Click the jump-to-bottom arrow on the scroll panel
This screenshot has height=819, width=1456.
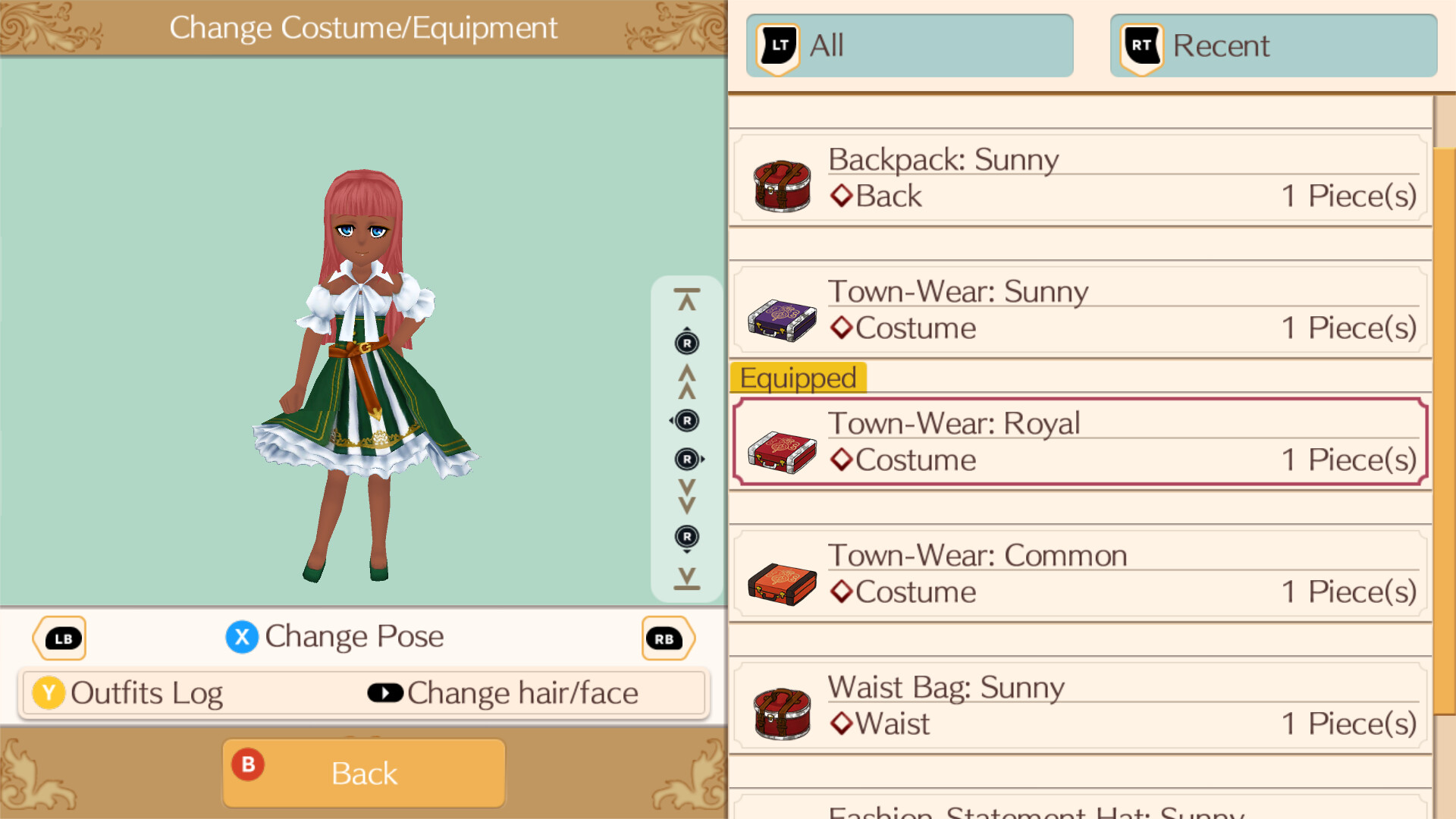[686, 579]
